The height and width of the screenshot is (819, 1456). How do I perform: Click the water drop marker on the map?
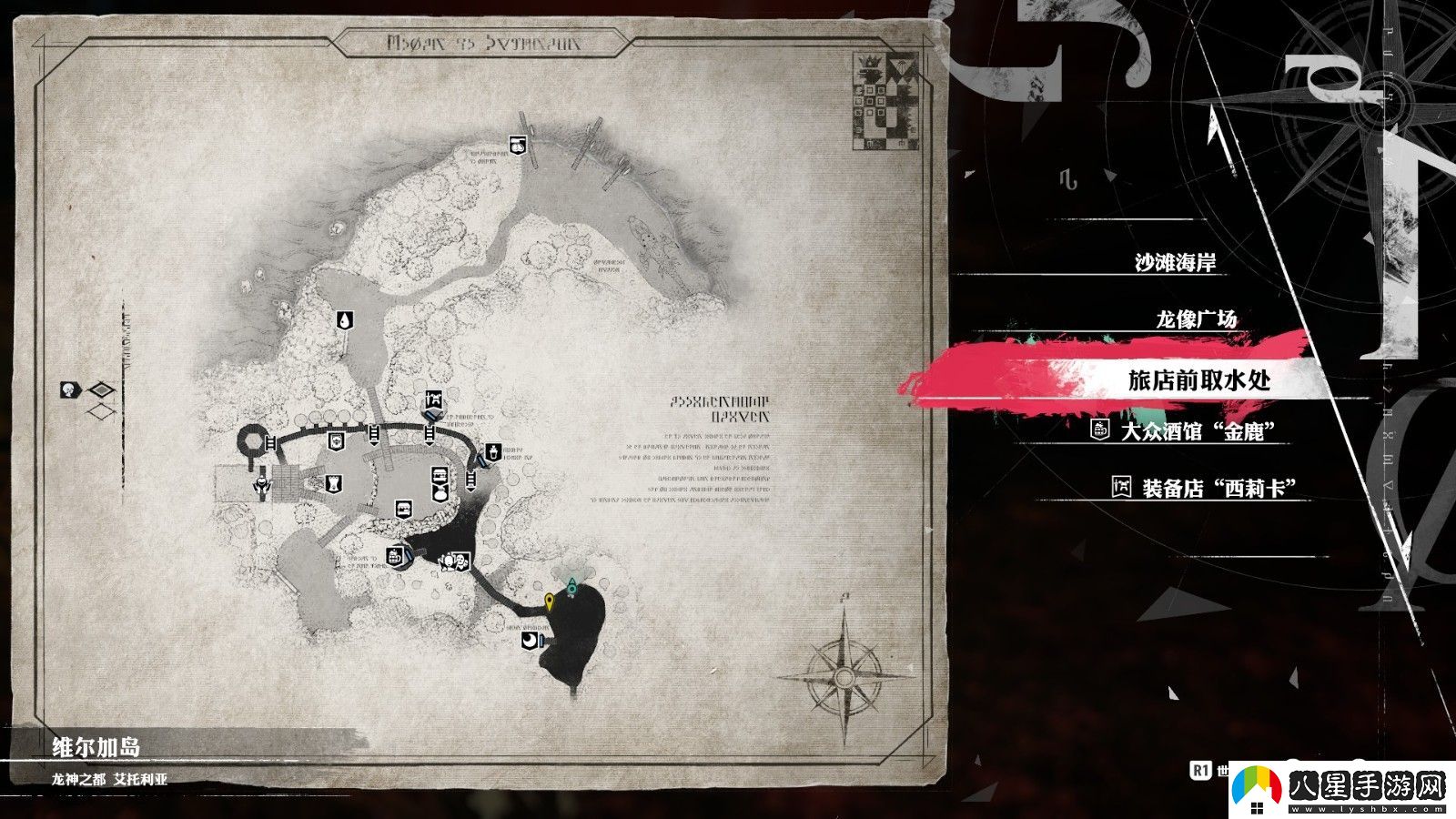[346, 319]
